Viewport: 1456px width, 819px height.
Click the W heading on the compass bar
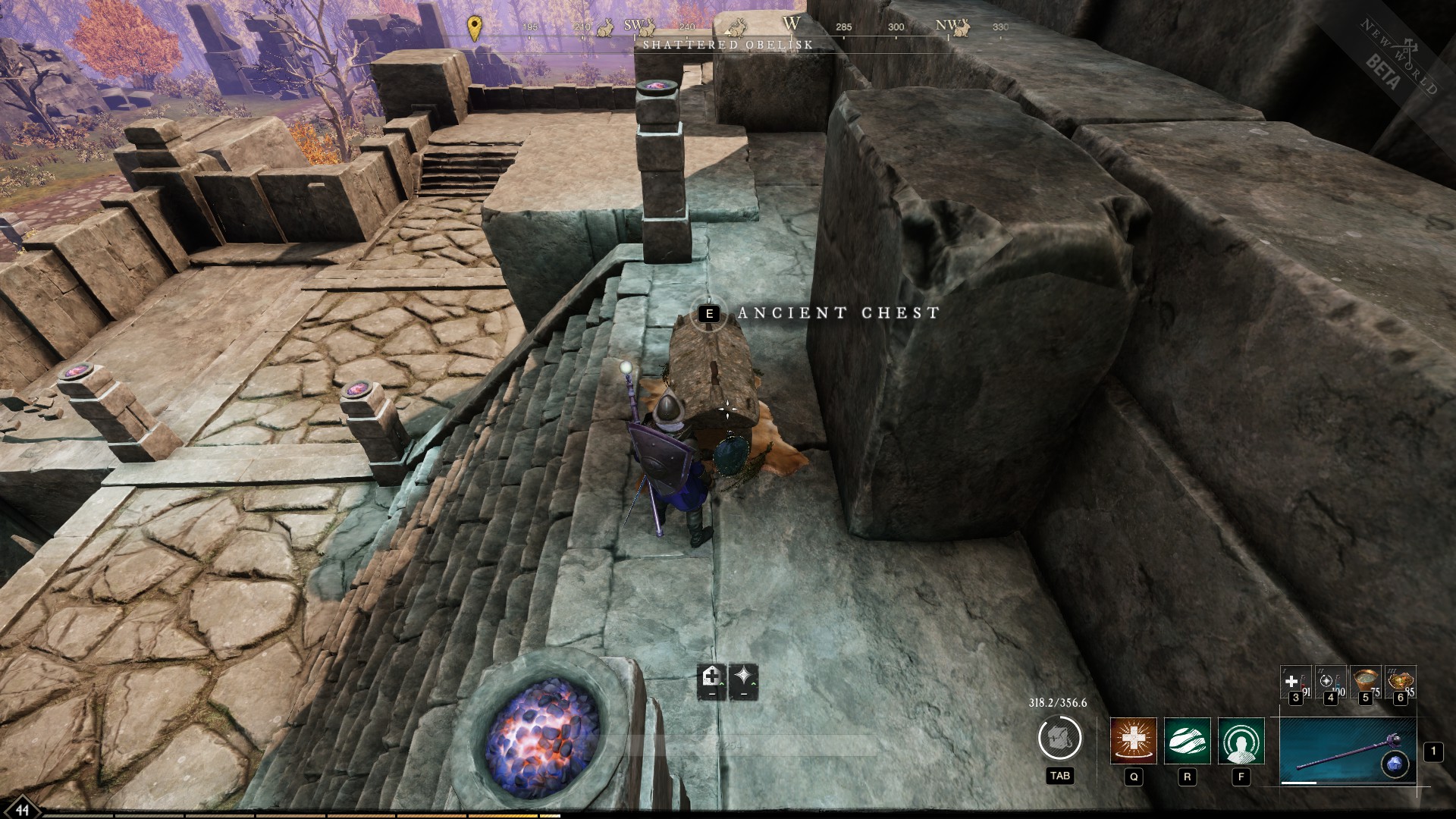coord(792,23)
